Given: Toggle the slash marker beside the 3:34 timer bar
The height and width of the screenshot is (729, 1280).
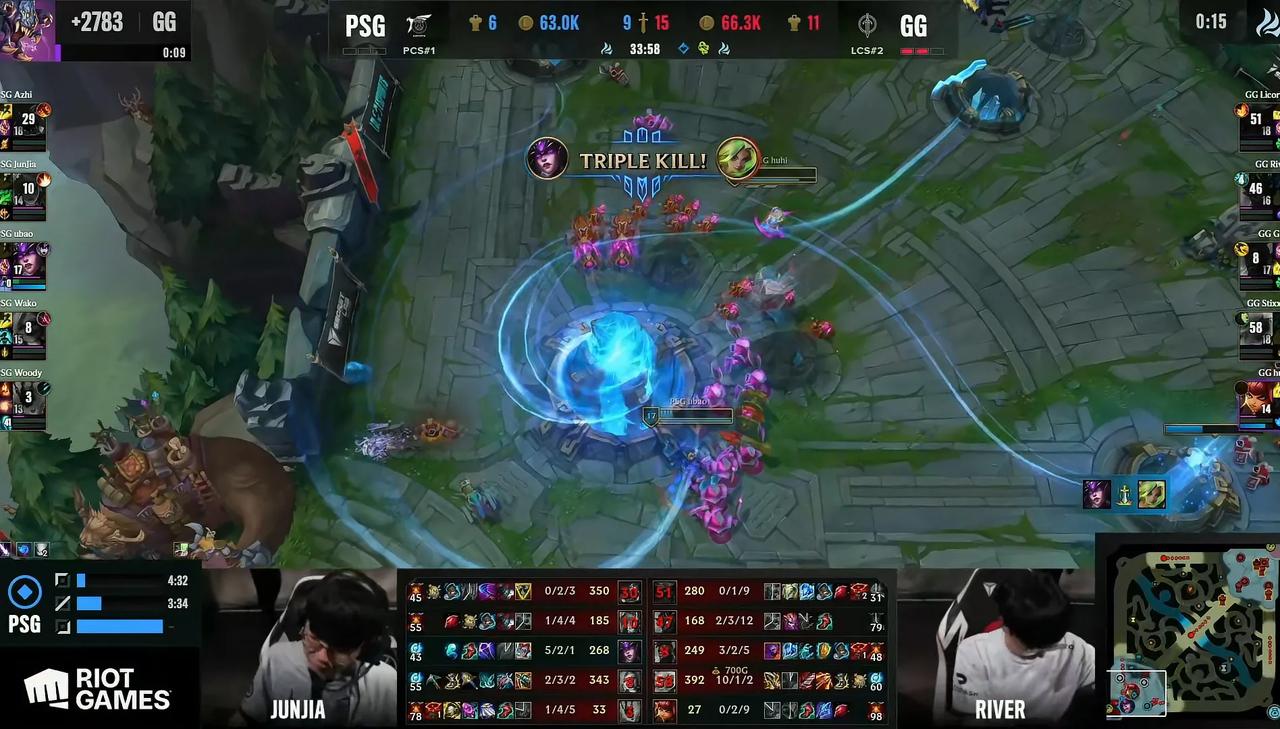Looking at the screenshot, I should click(x=63, y=603).
